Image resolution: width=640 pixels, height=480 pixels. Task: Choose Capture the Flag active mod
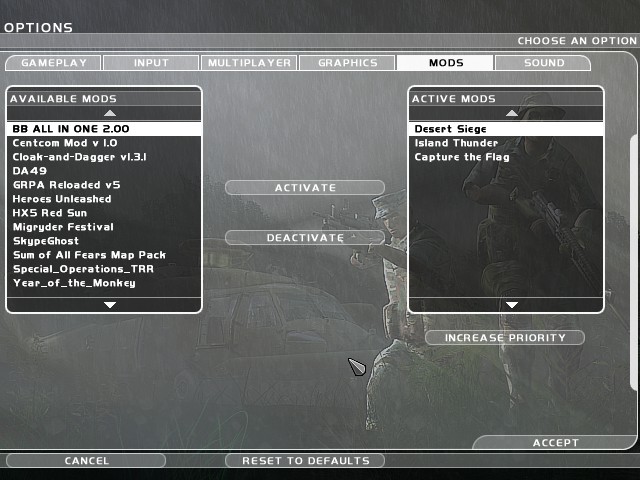pos(462,157)
